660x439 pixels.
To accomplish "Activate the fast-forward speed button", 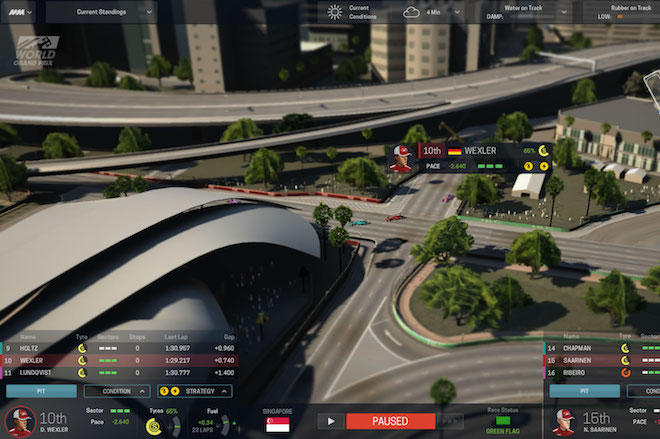I will pyautogui.click(x=451, y=422).
